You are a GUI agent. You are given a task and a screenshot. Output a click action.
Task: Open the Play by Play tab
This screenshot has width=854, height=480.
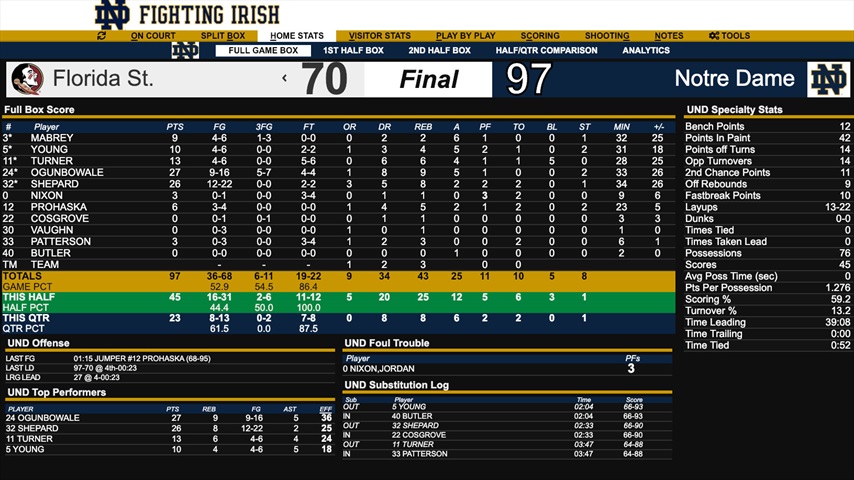466,36
